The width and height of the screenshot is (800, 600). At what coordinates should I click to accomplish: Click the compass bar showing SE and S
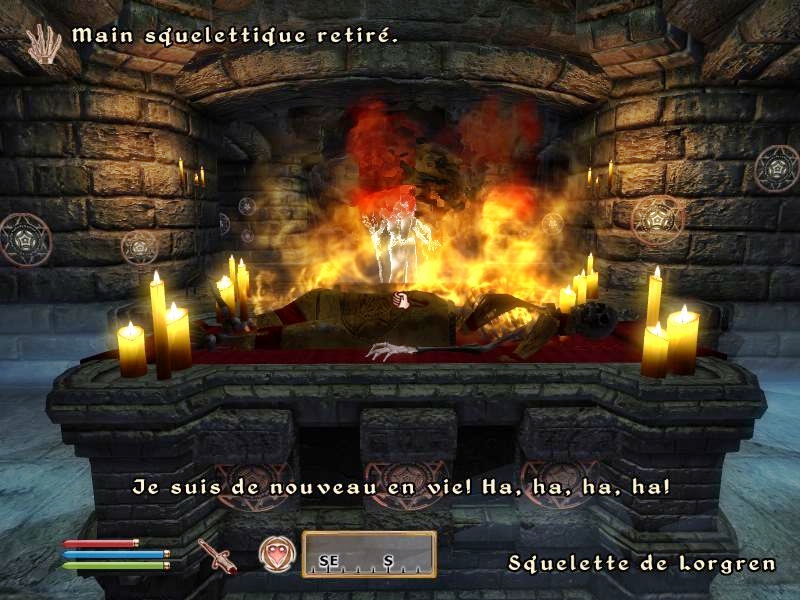coord(369,554)
